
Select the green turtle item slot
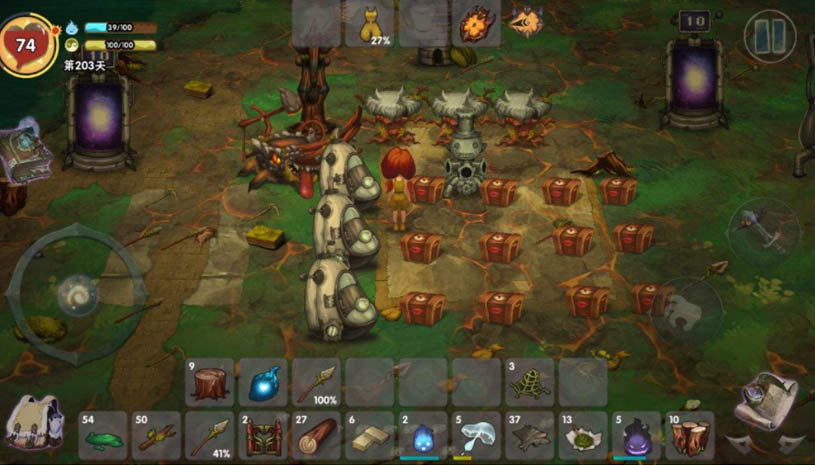click(530, 383)
